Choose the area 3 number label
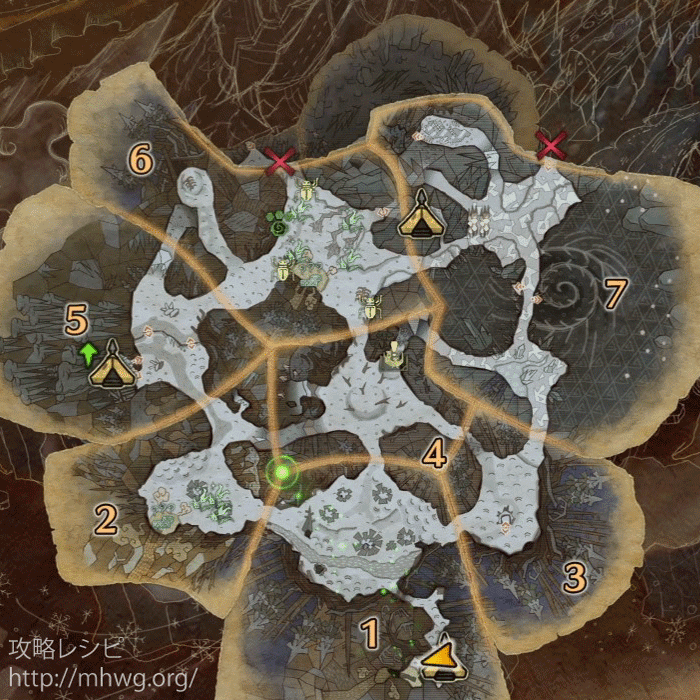This screenshot has height=700, width=700. (574, 577)
